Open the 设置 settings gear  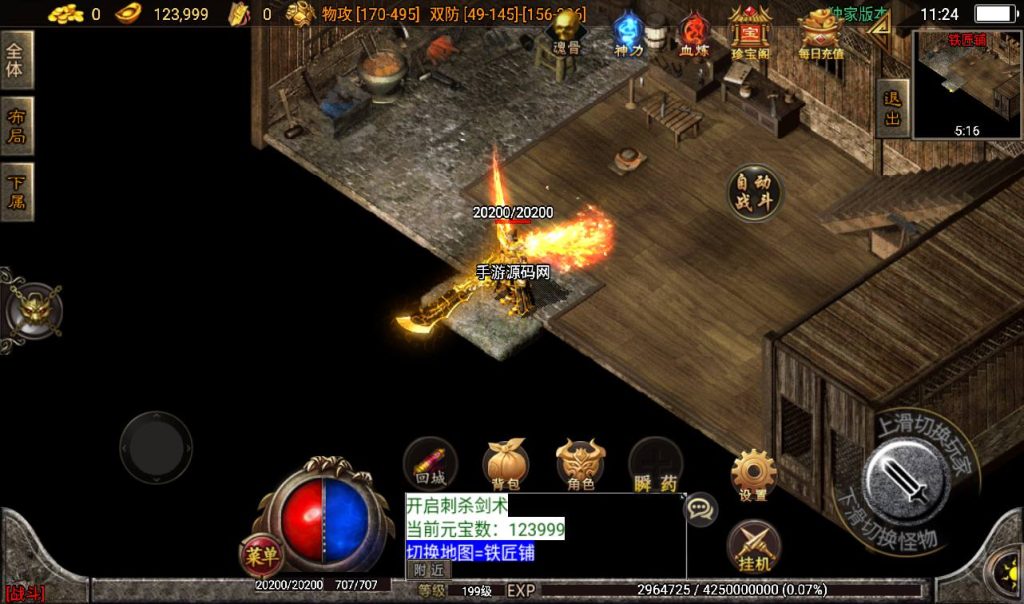pyautogui.click(x=753, y=474)
